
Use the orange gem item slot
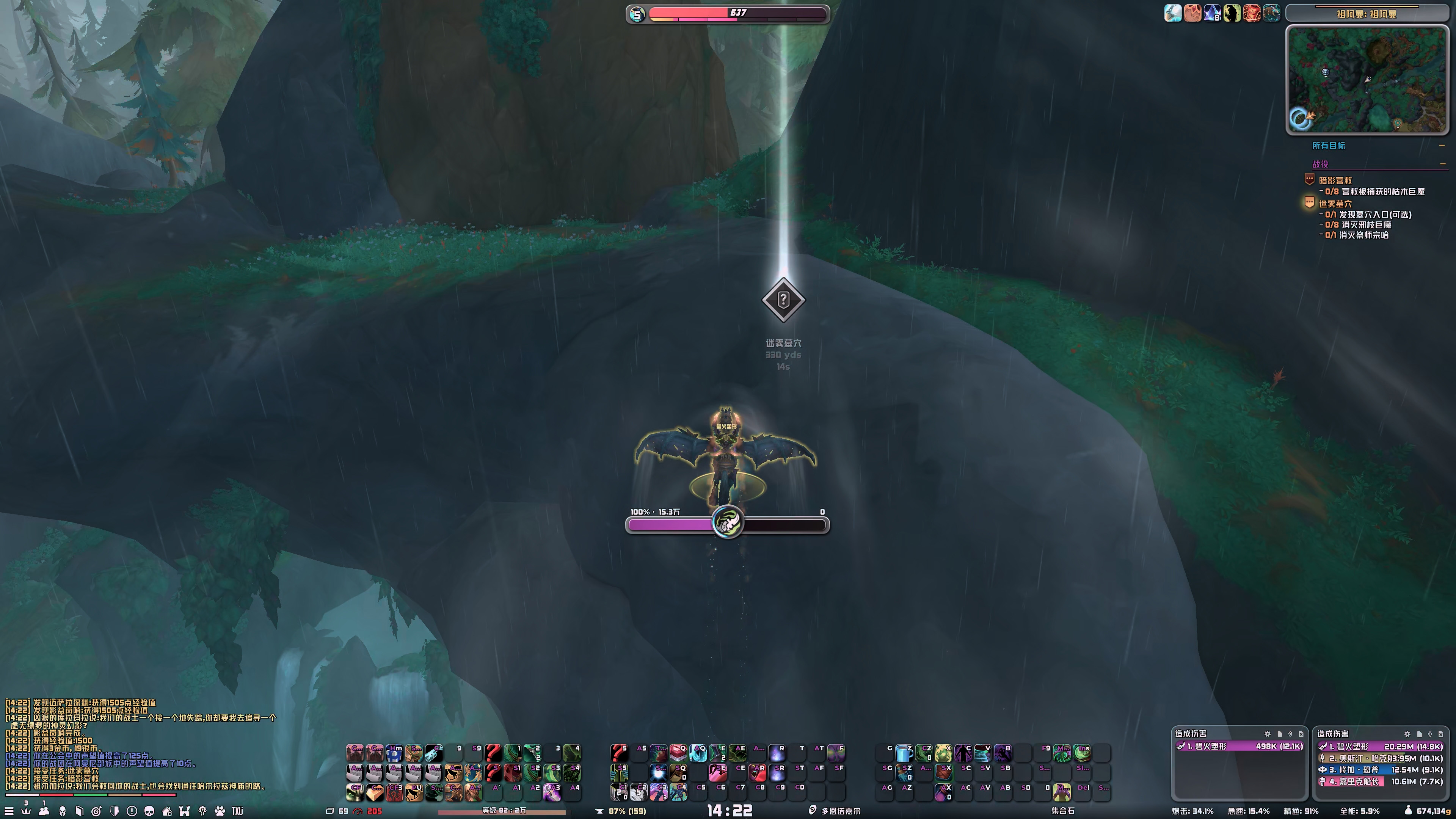pyautogui.click(x=374, y=792)
